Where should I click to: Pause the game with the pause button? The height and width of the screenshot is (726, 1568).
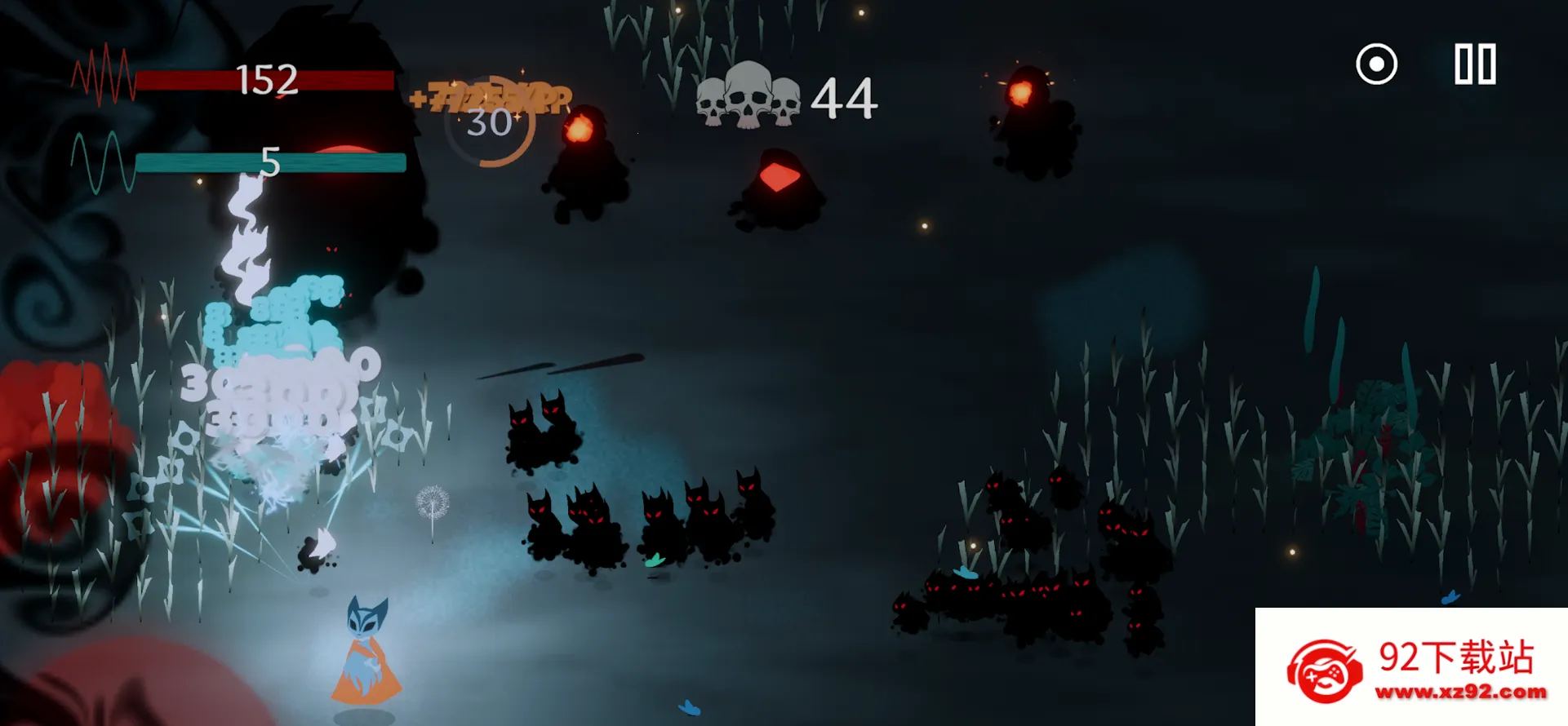1475,64
